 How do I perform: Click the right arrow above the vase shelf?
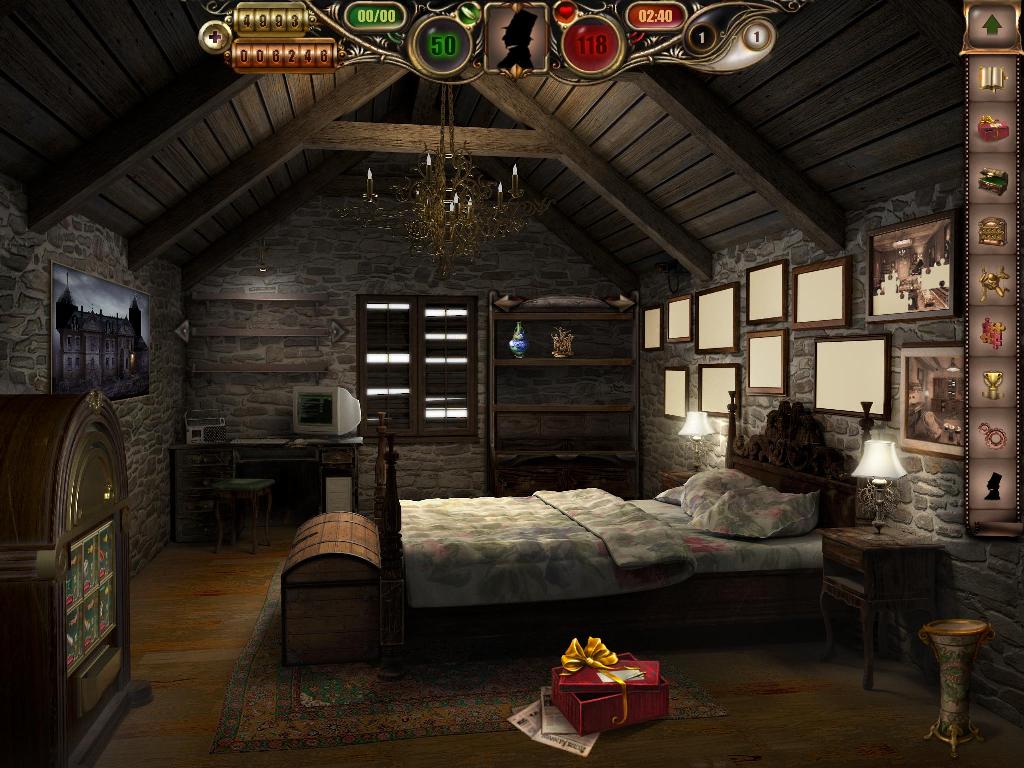pyautogui.click(x=623, y=303)
